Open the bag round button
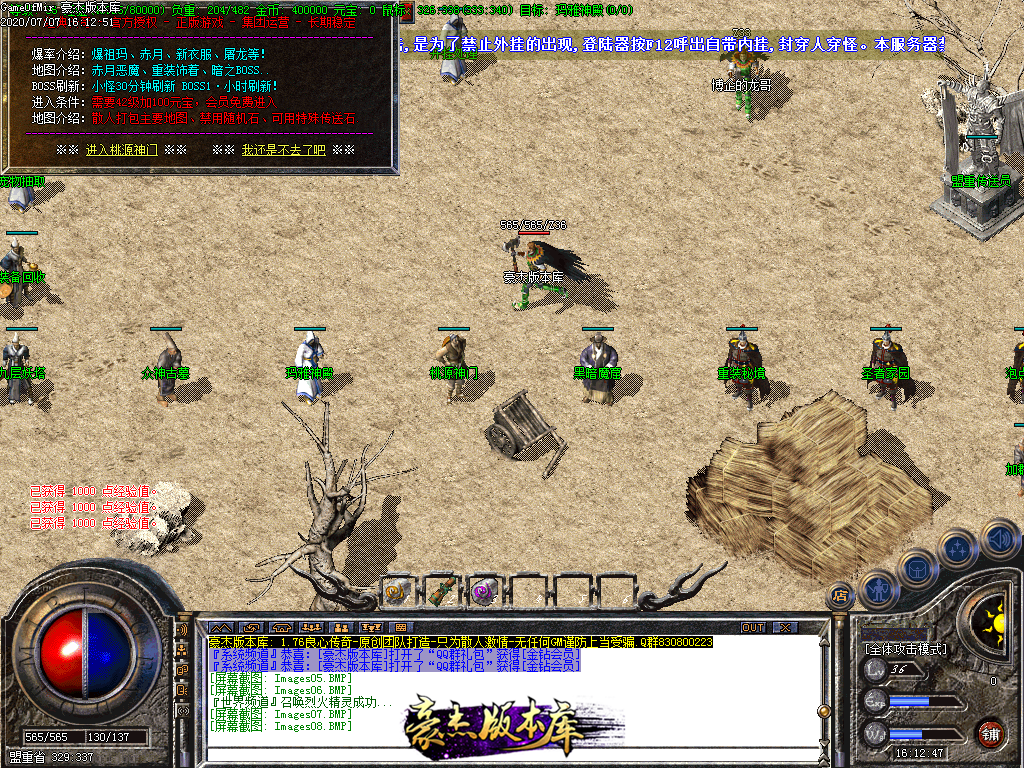This screenshot has width=1024, height=768. point(918,568)
